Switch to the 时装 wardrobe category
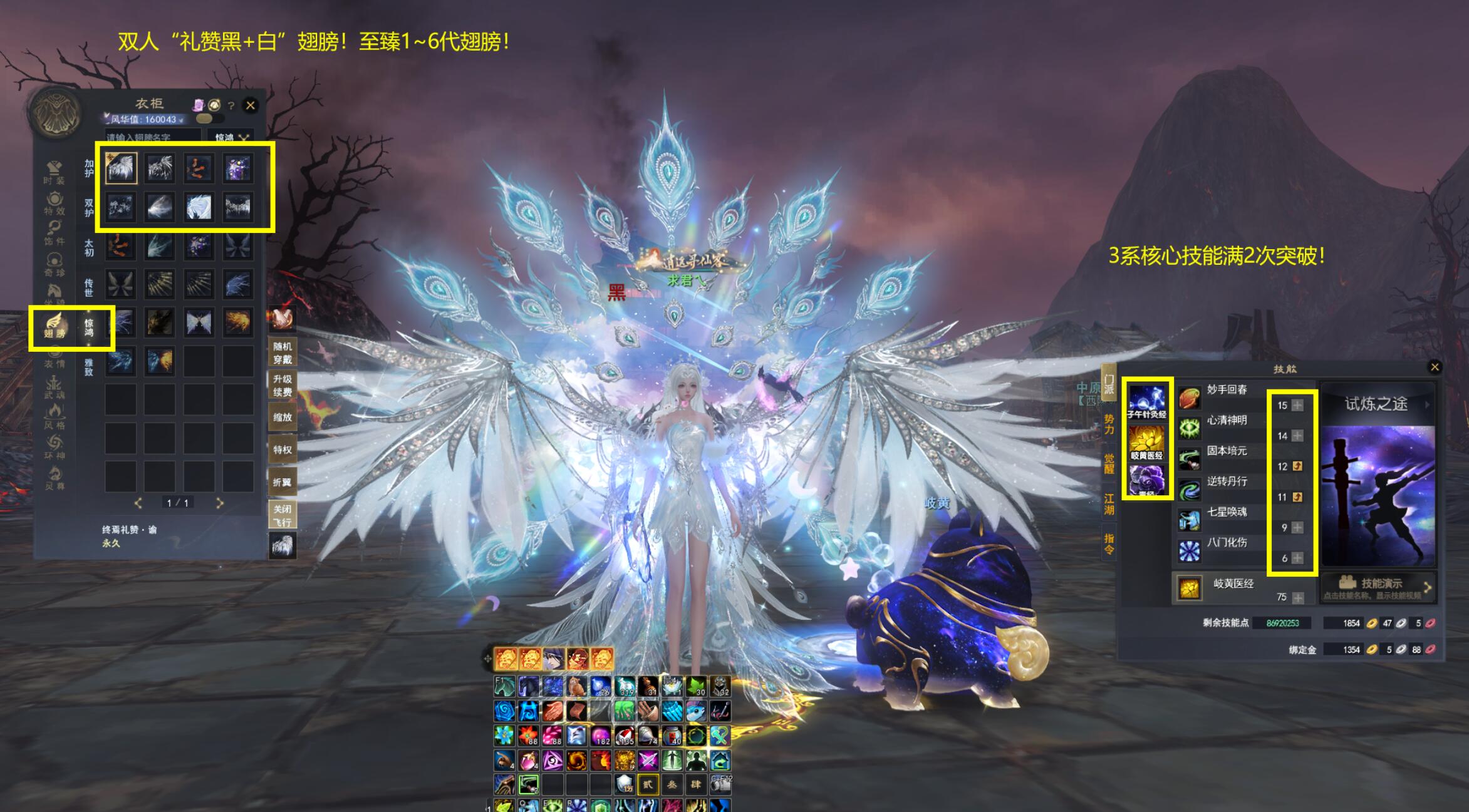This screenshot has width=1469, height=812. (x=54, y=172)
